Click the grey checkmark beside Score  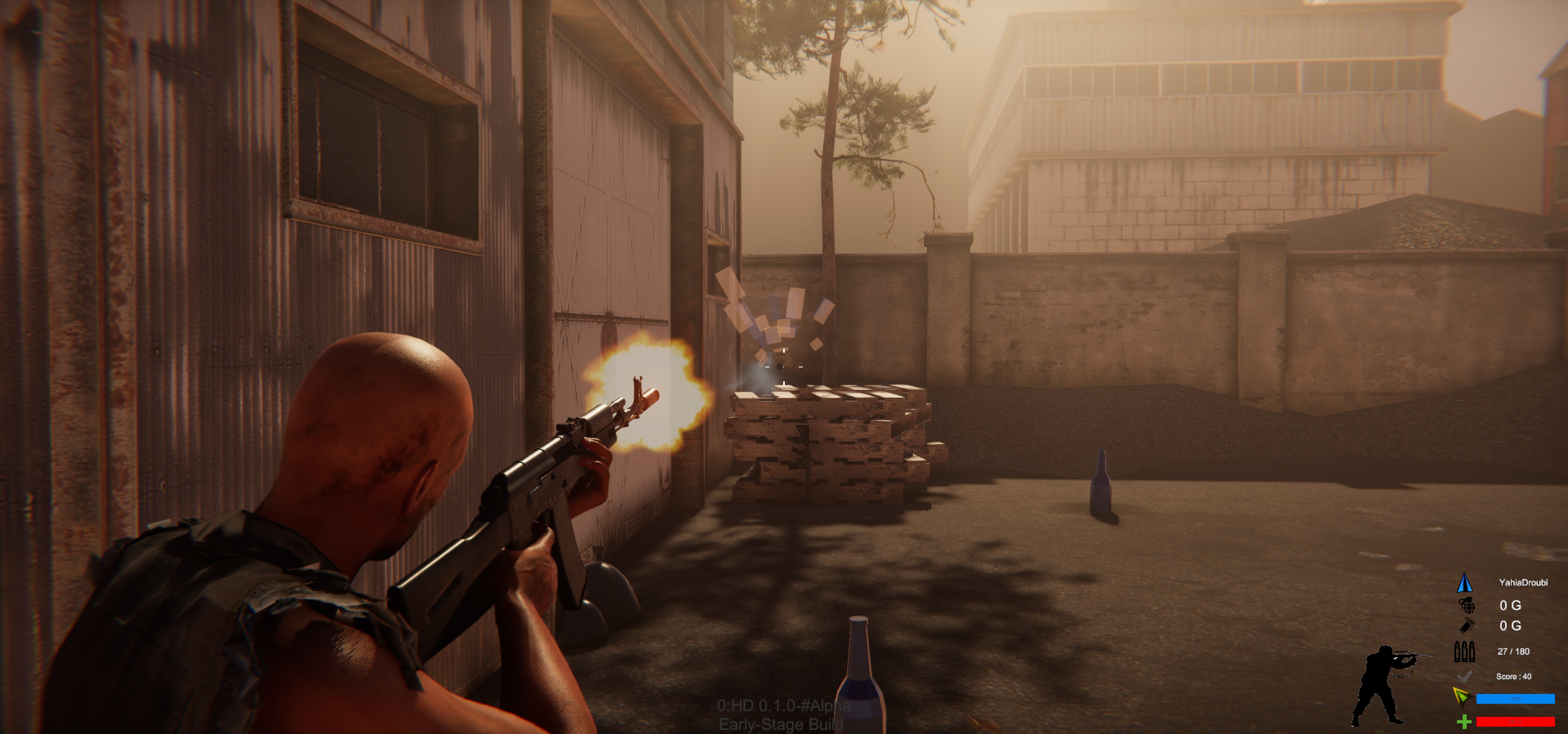coord(1465,676)
